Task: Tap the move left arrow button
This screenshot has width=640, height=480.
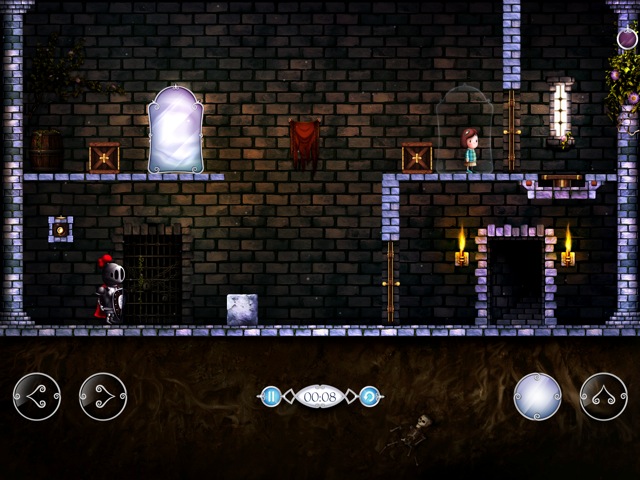Action: pyautogui.click(x=37, y=397)
